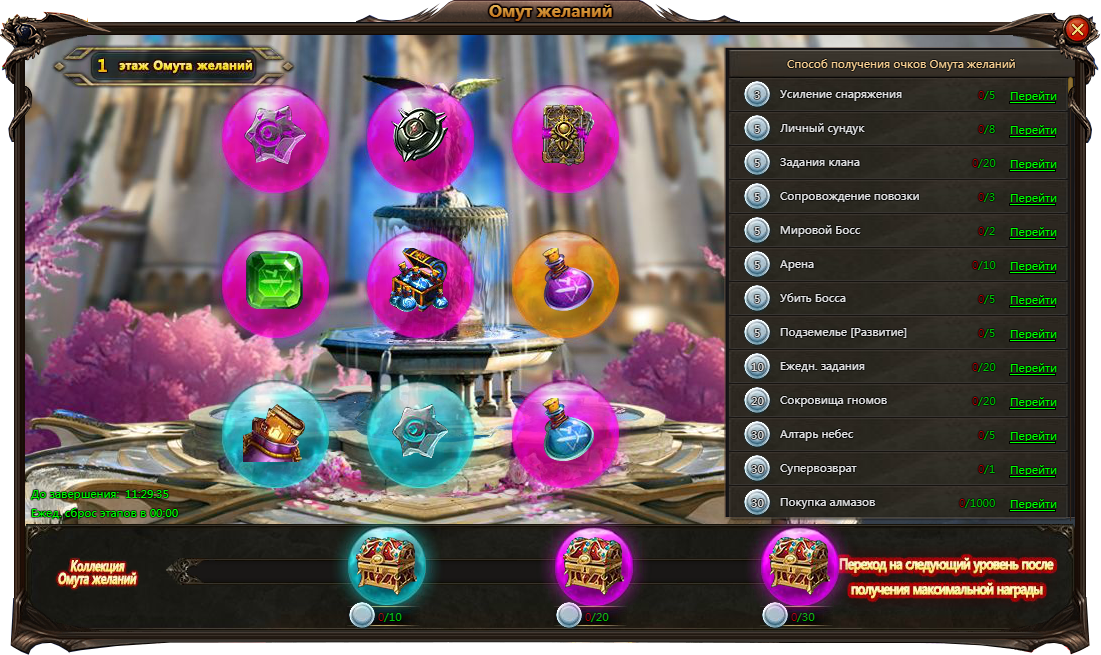Viewport: 1101px width, 655px height.
Task: Go to Личный сундук via its Перейти link
Action: [1033, 131]
